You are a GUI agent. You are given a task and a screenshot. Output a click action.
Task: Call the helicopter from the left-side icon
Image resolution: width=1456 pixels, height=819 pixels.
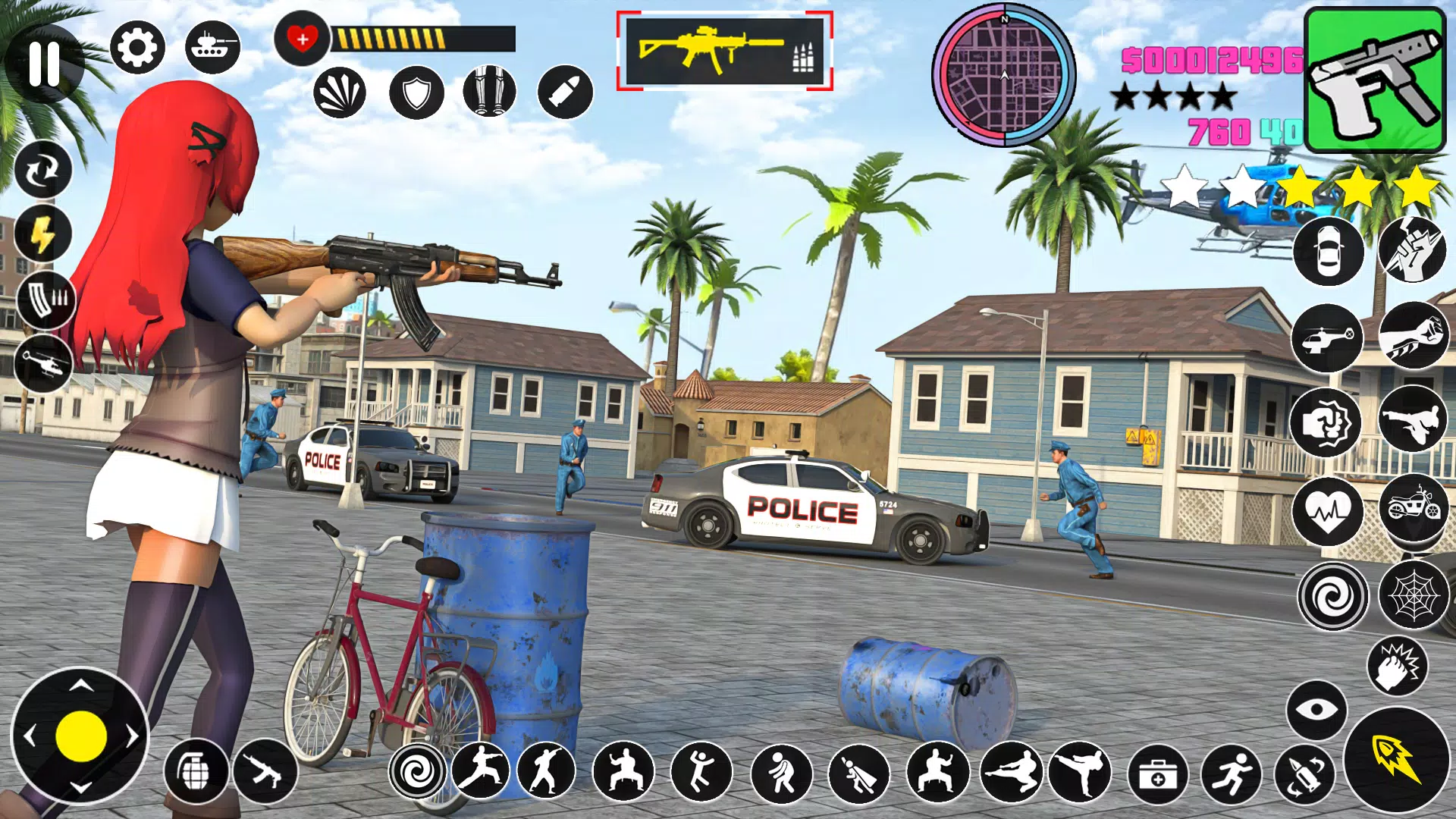coord(43,364)
